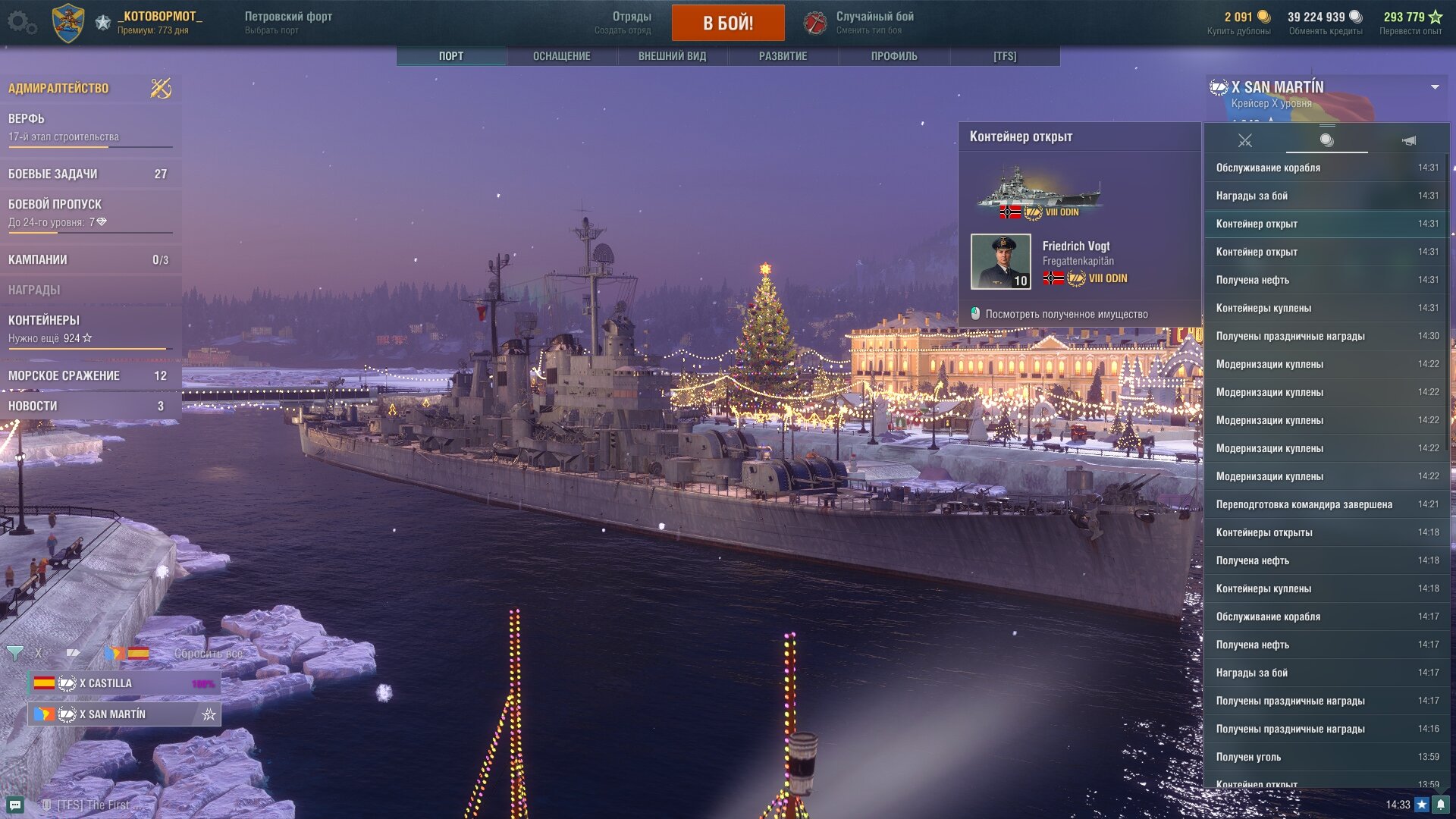Go to the РАЗВИТИЕ tab
Screen dimensions: 1456x819
click(x=783, y=56)
